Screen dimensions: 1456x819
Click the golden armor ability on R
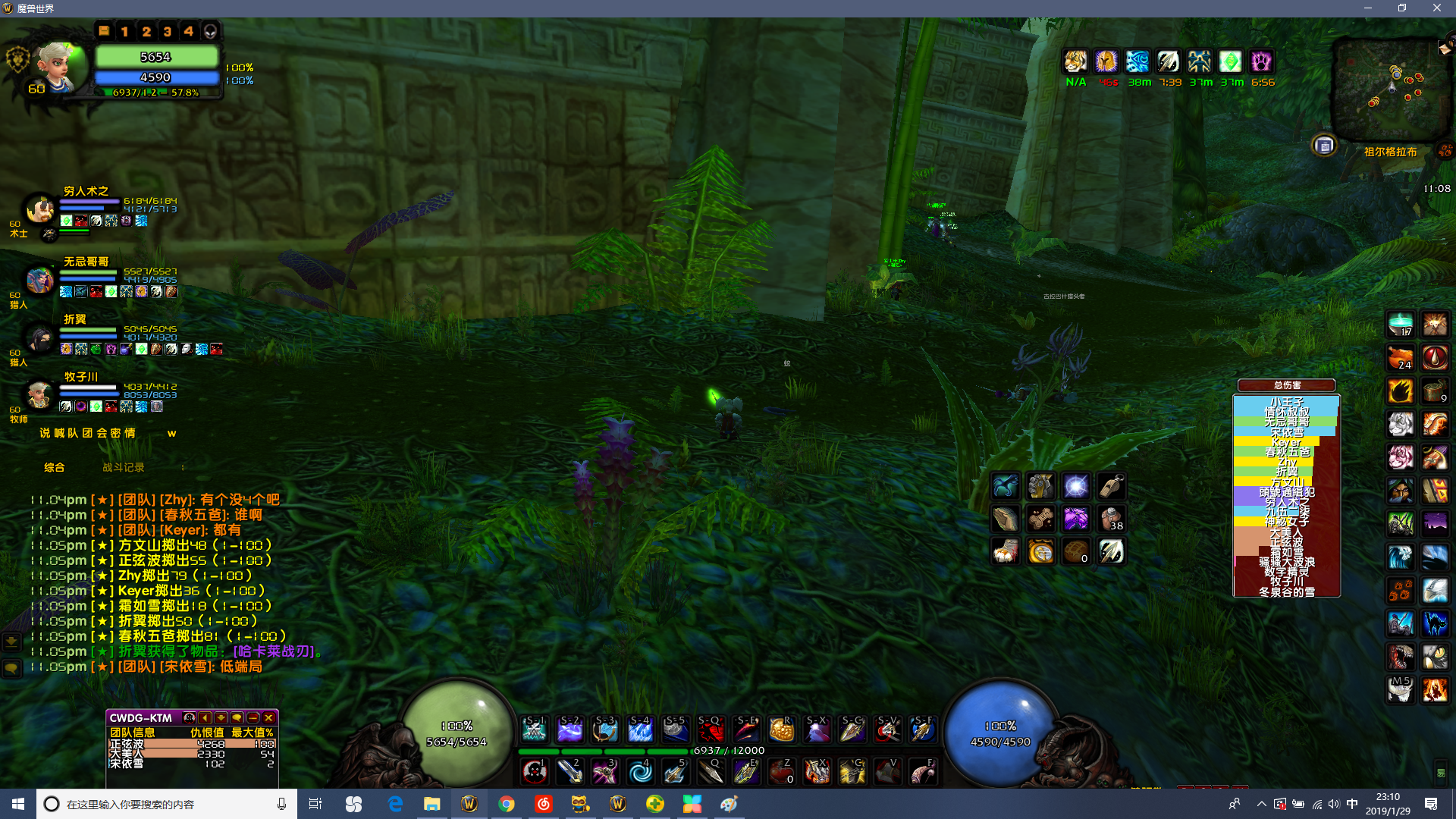[x=781, y=730]
